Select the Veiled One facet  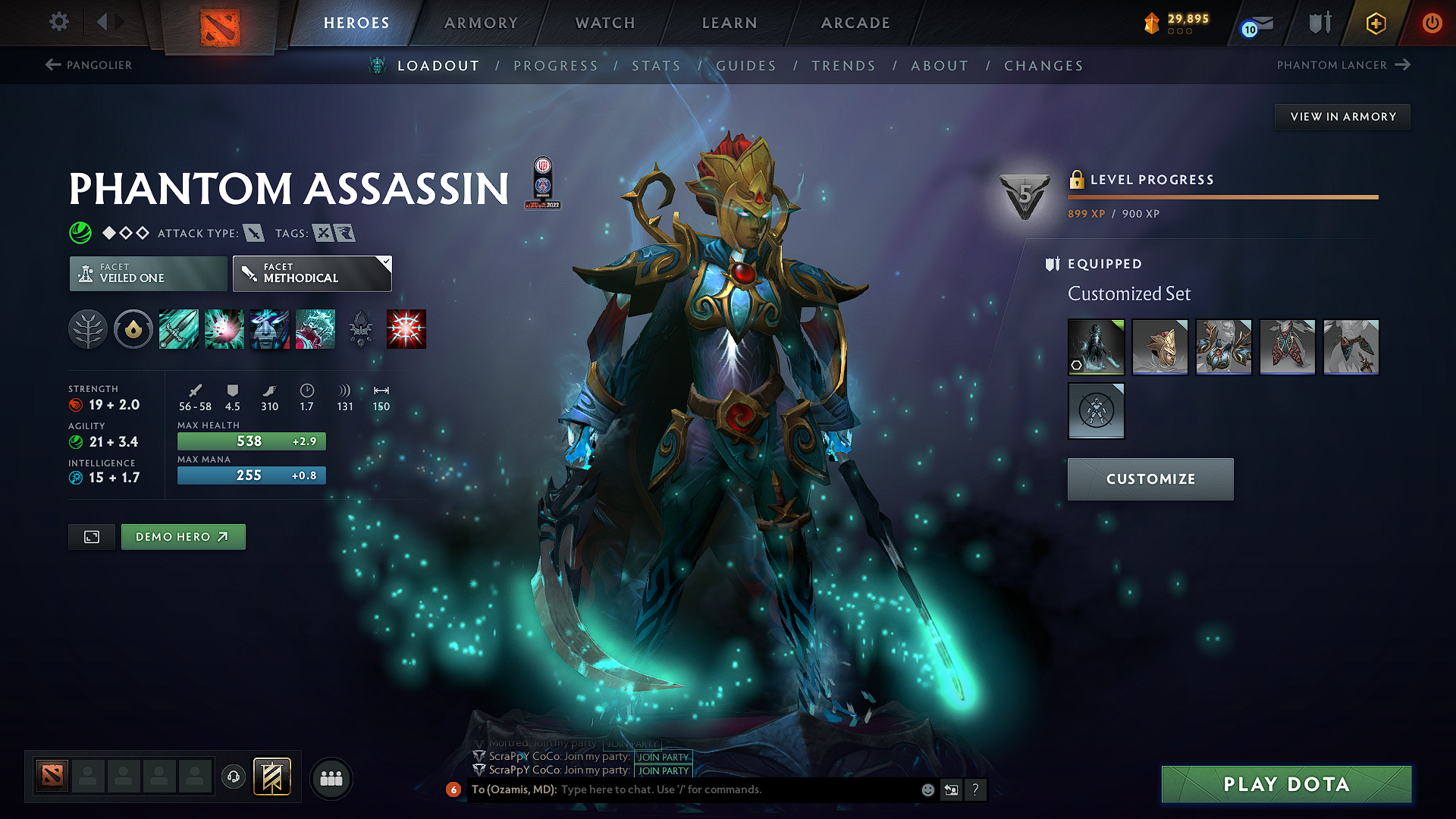(147, 273)
